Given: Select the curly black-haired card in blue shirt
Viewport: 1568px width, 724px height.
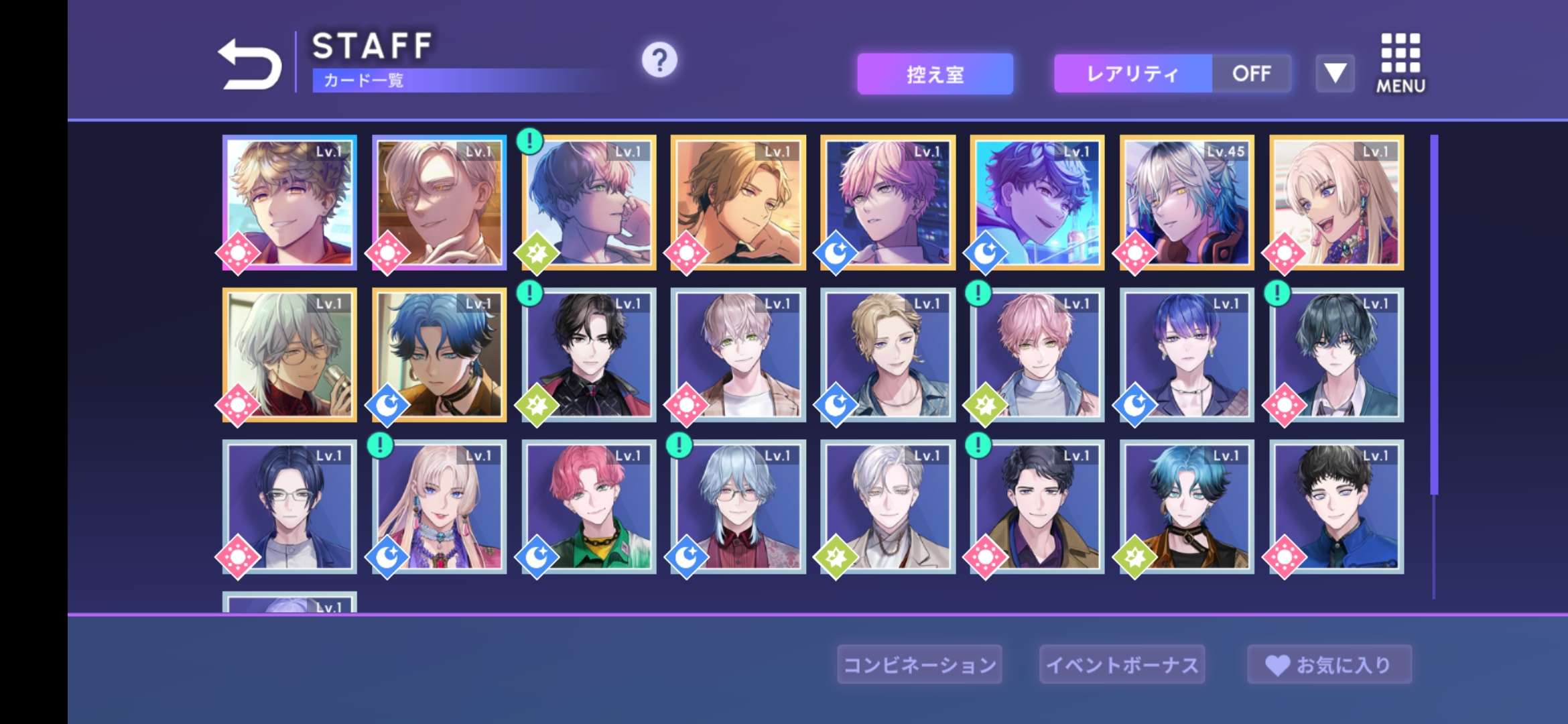Looking at the screenshot, I should point(1336,507).
